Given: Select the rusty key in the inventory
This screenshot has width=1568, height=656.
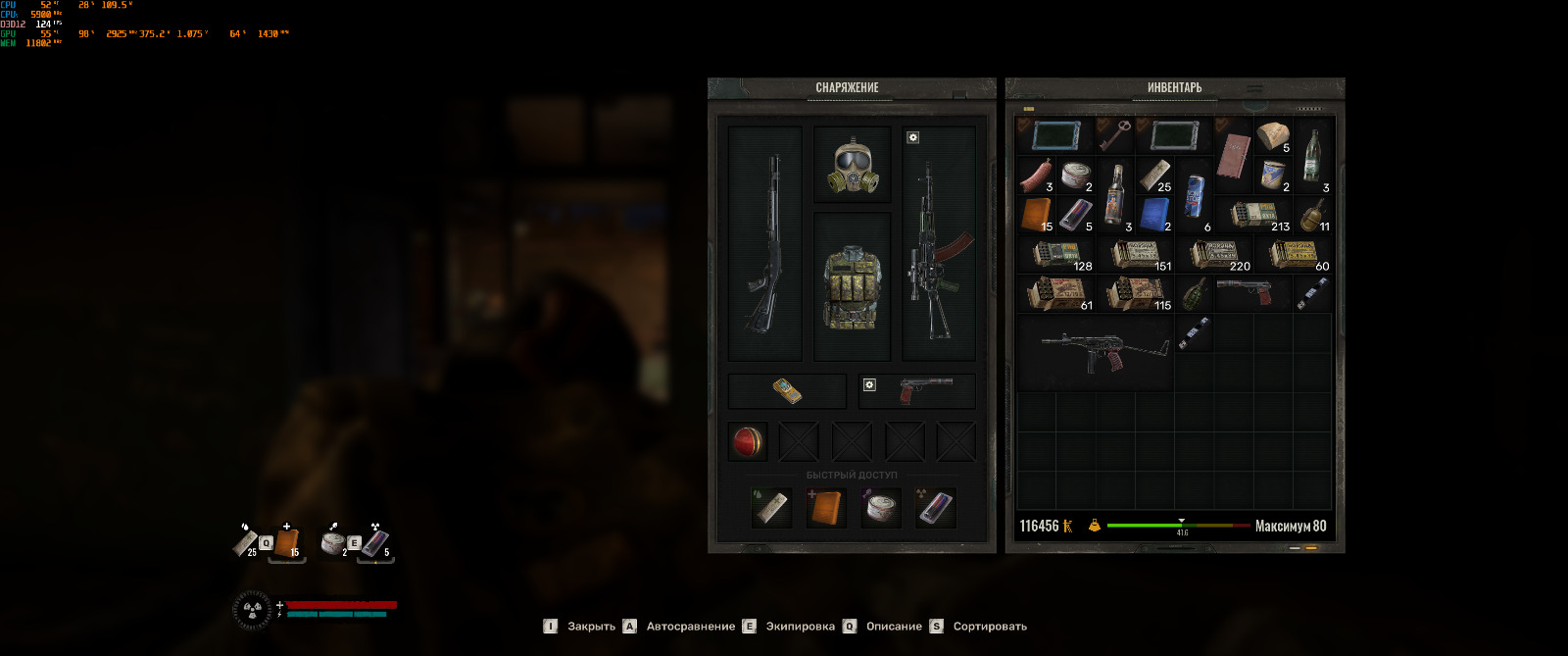Looking at the screenshot, I should [1114, 136].
